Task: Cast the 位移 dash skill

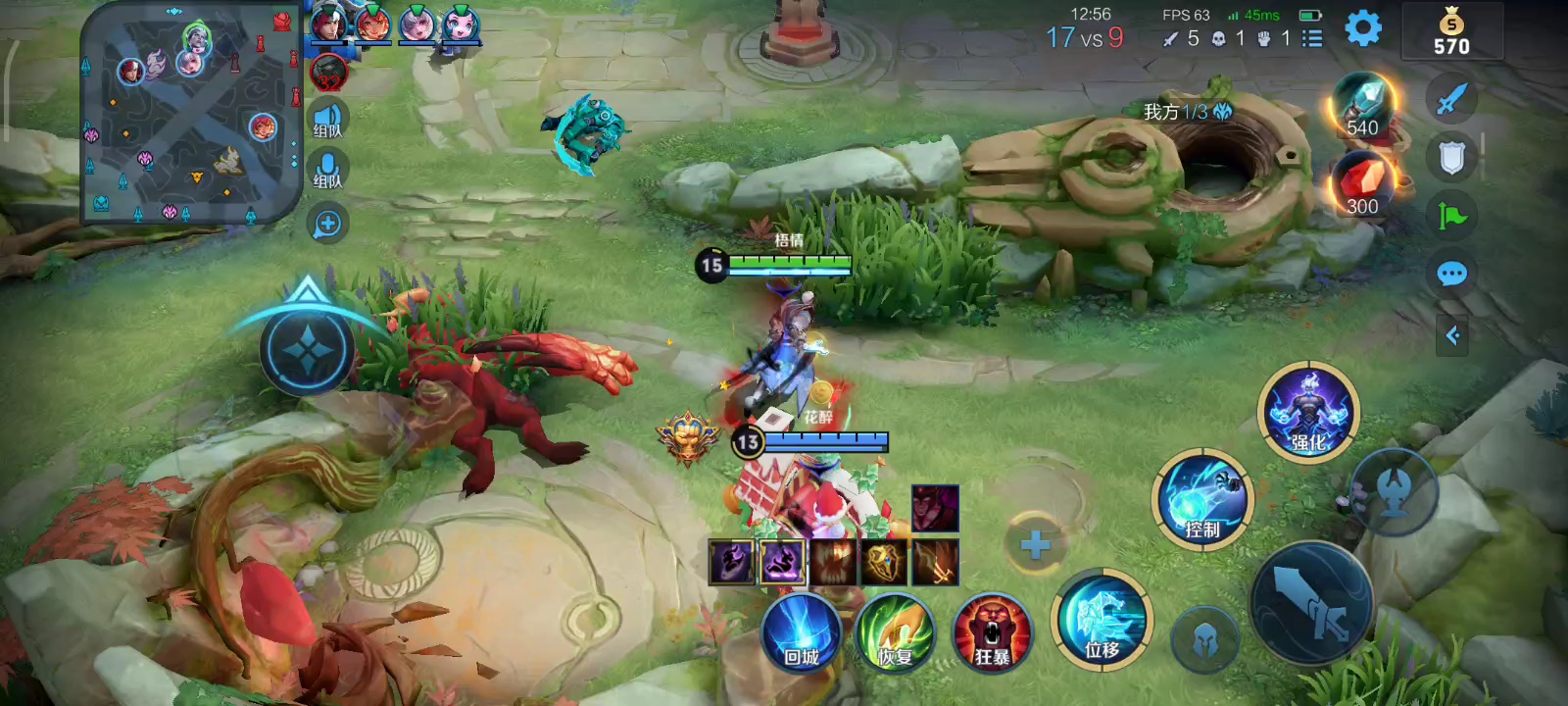Action: coord(1102,620)
